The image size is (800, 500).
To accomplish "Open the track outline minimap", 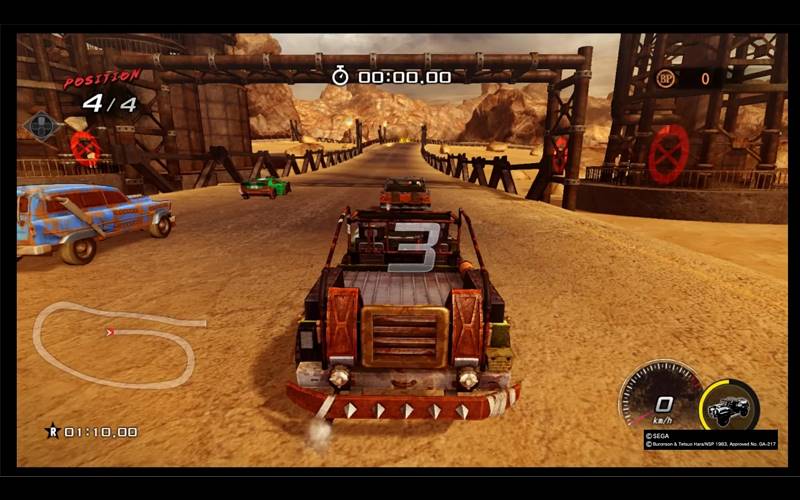I will coord(115,343).
